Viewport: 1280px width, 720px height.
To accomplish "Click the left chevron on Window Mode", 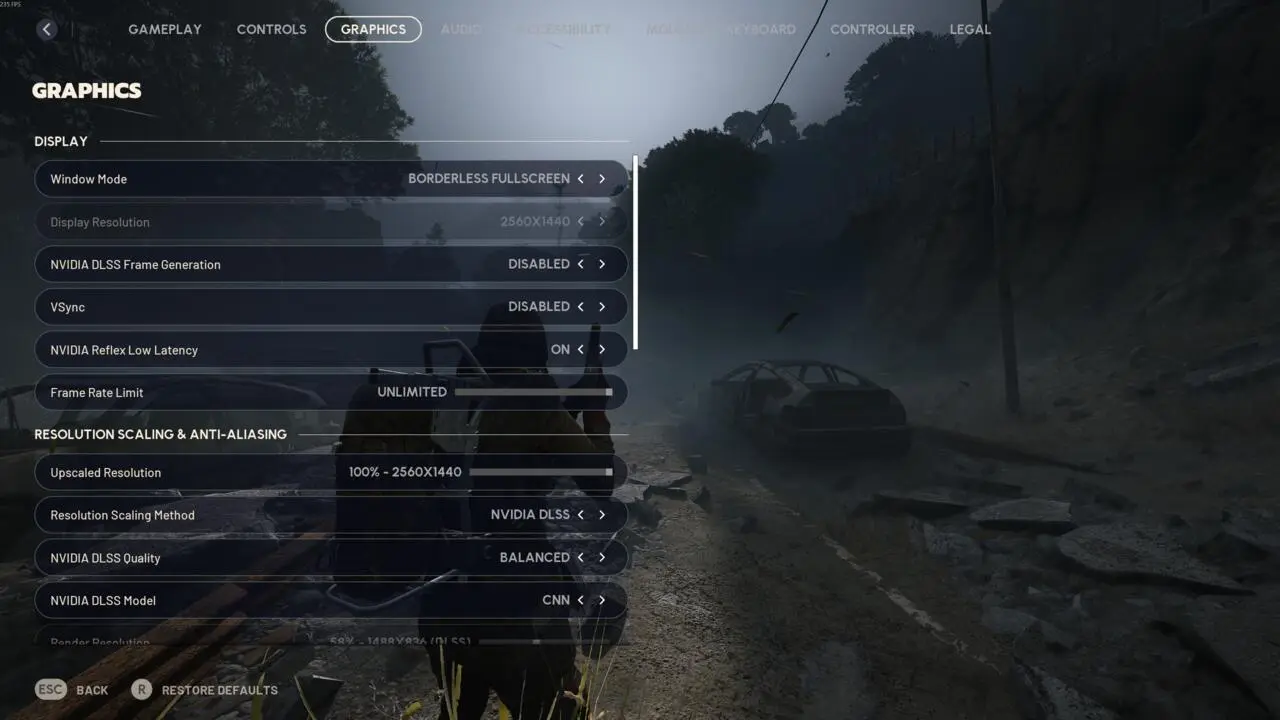I will (x=580, y=178).
